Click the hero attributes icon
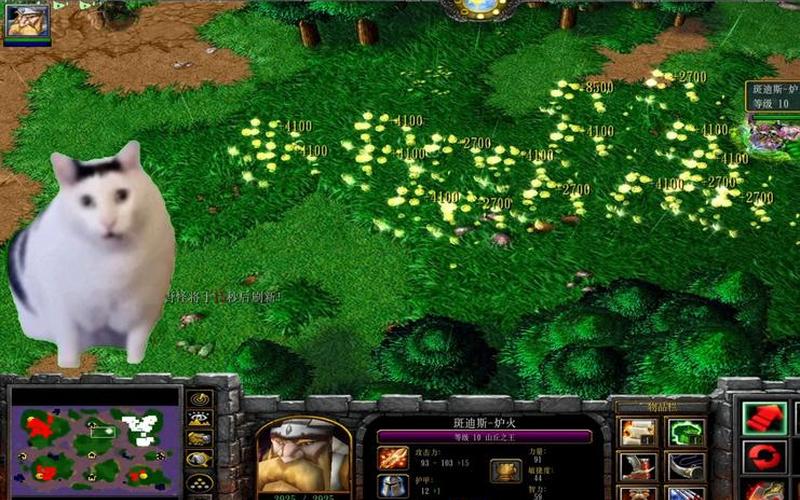Image resolution: width=800 pixels, height=500 pixels. pyautogui.click(x=505, y=470)
